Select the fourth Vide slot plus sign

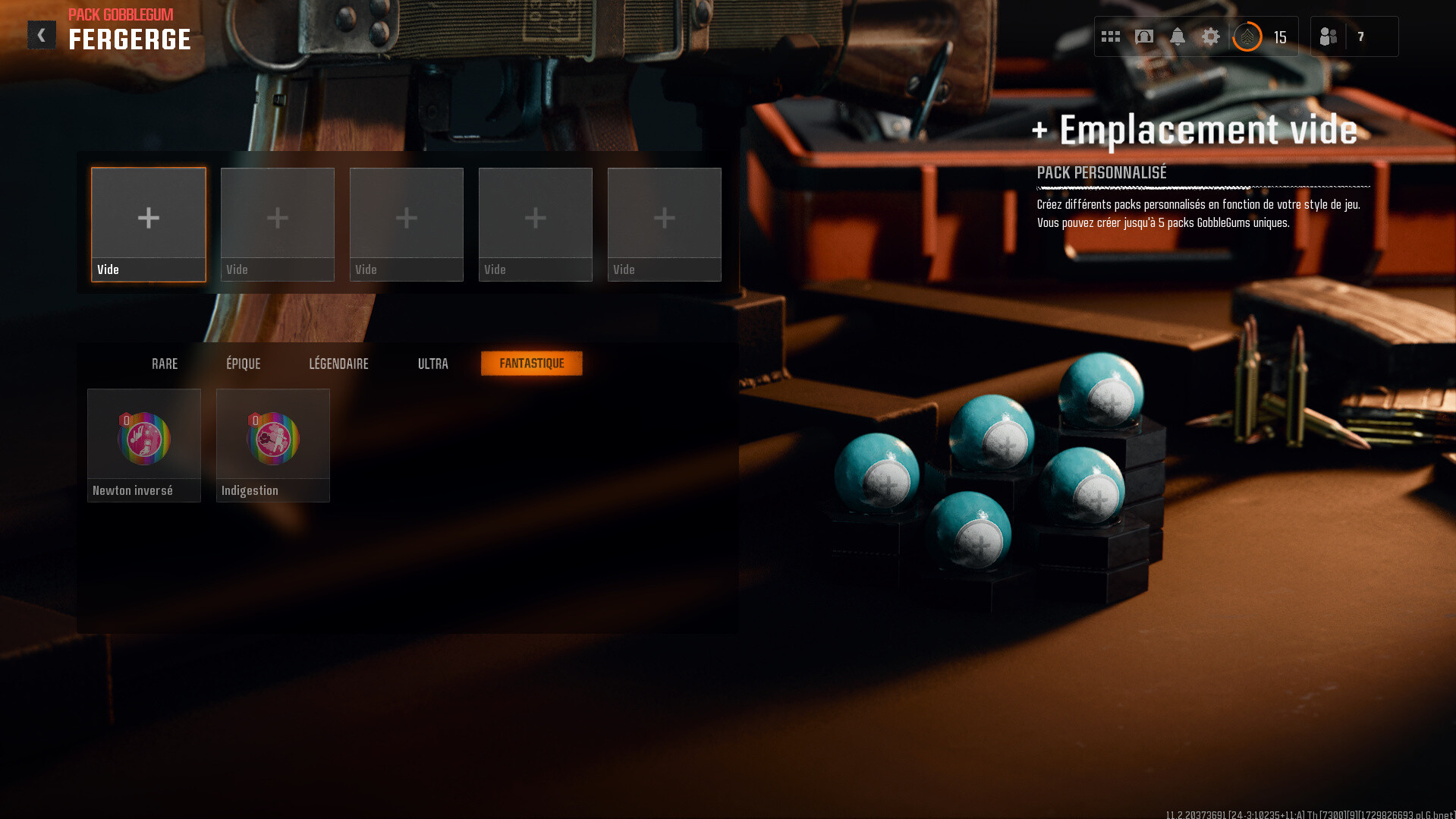(536, 218)
